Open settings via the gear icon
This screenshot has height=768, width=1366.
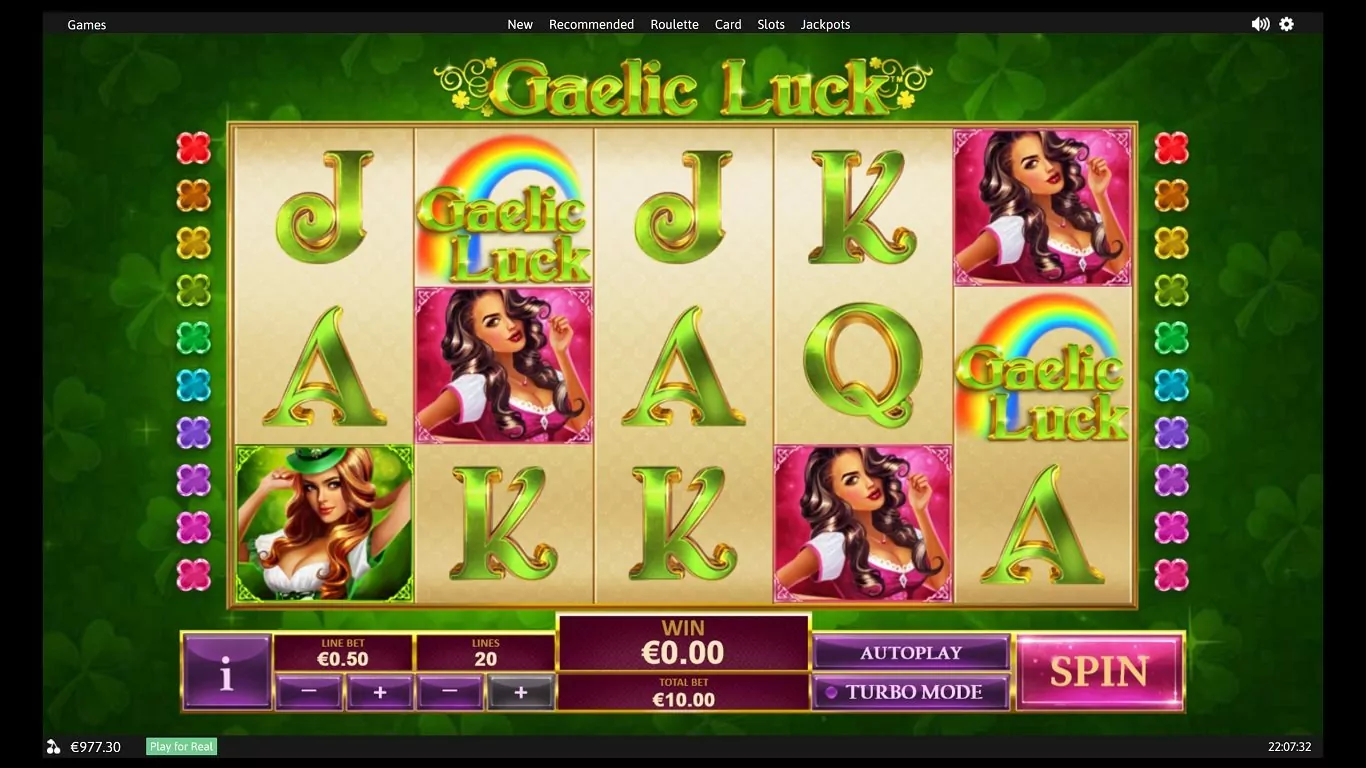point(1287,24)
